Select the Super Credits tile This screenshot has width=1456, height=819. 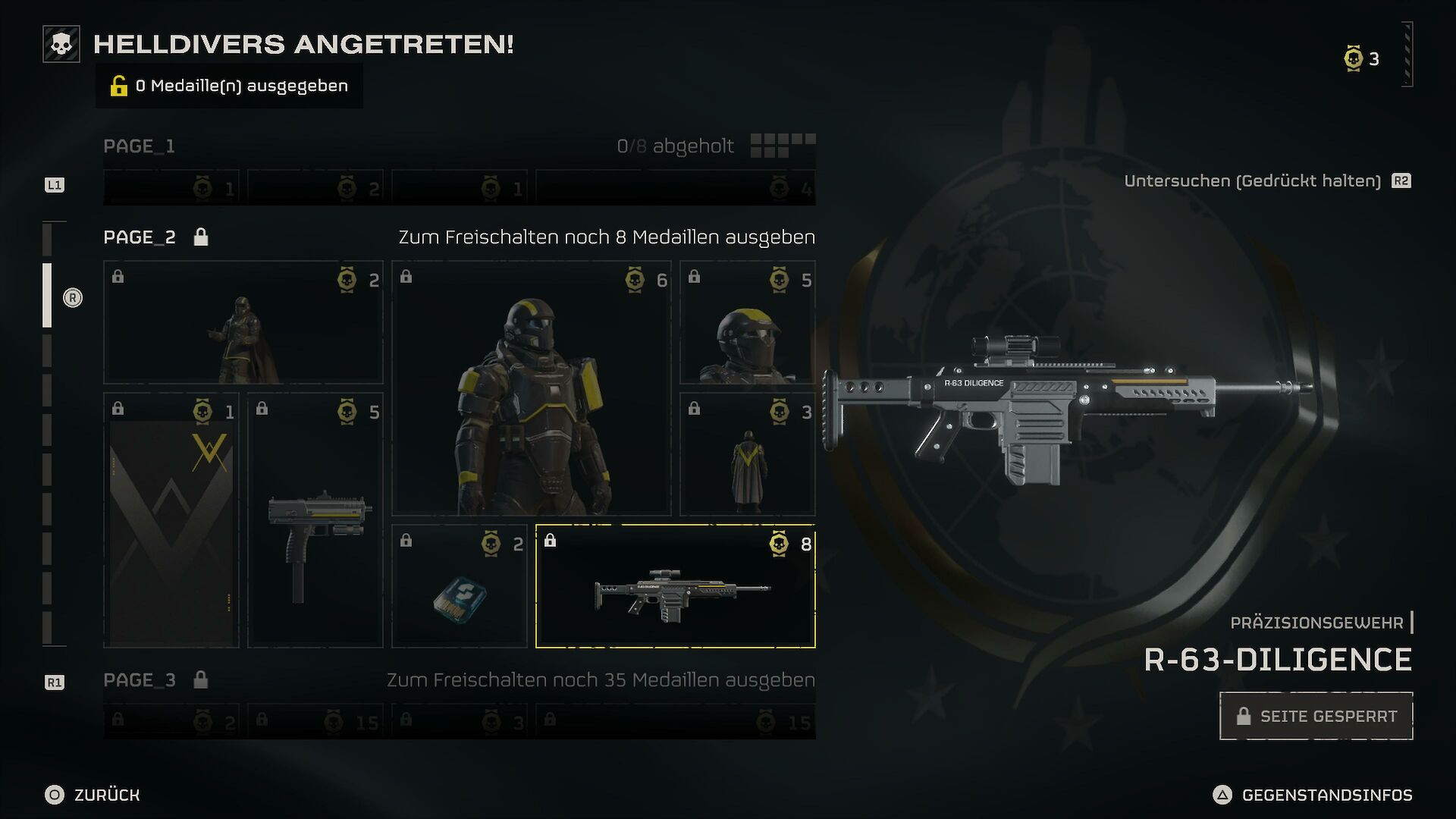[459, 586]
